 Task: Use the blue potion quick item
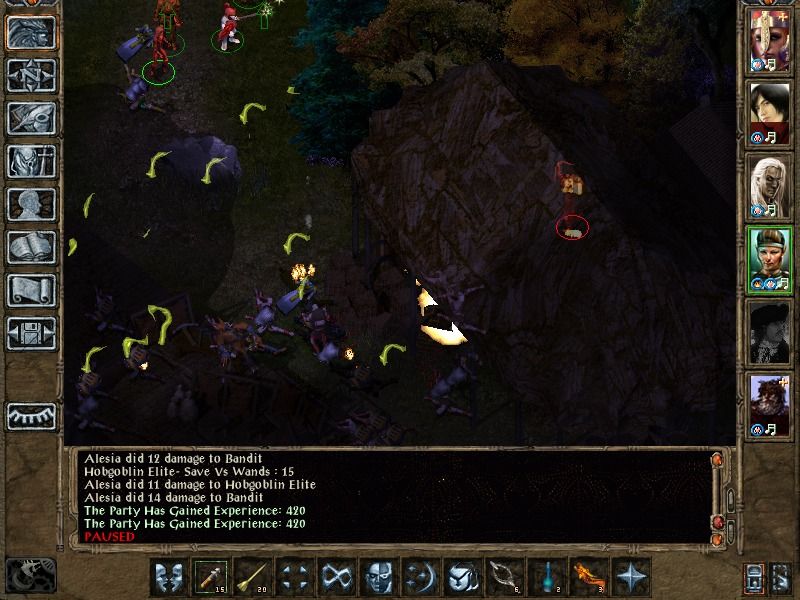[x=546, y=577]
